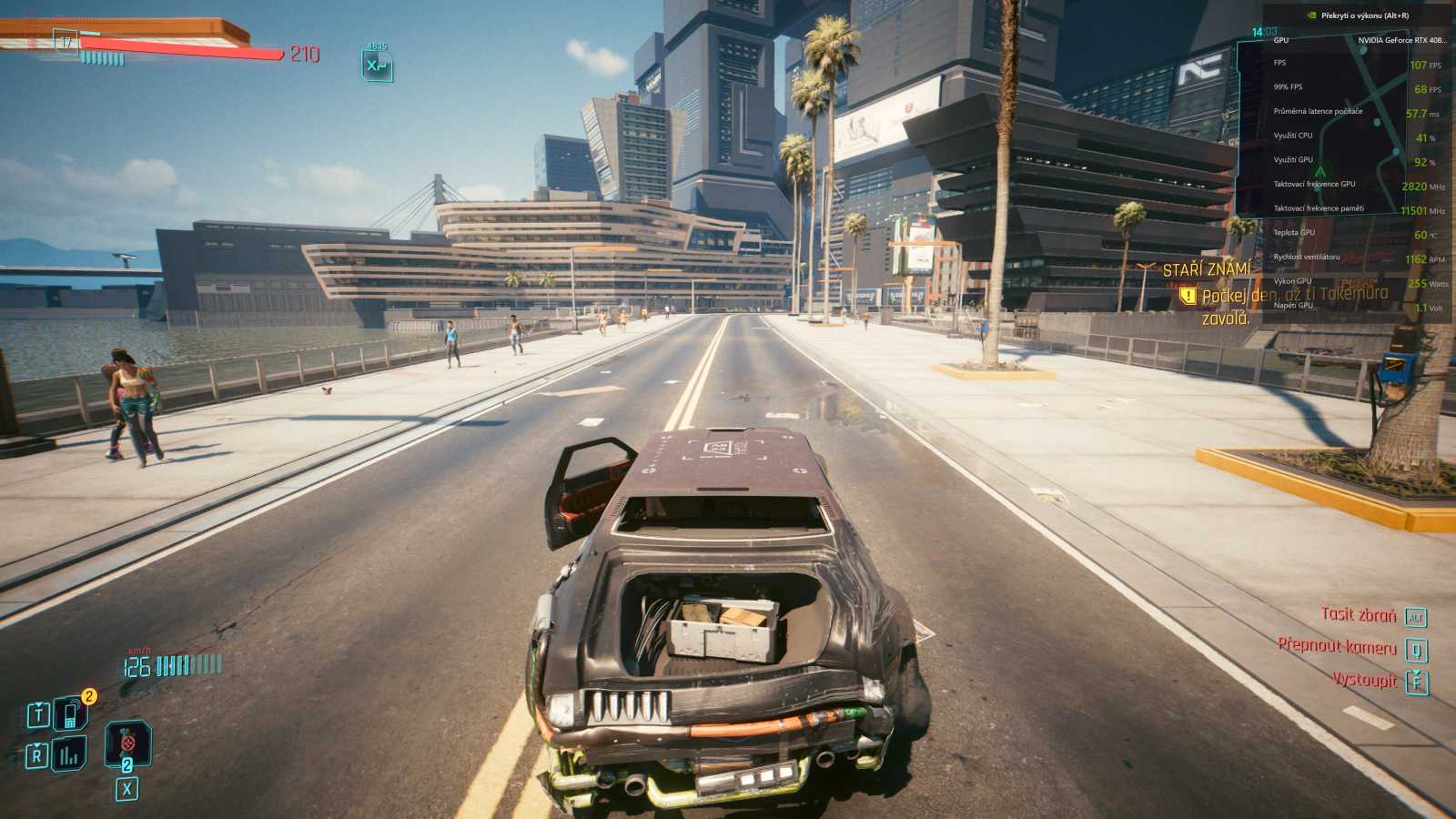Toggle the R keybind for the radio
Image resolution: width=1456 pixels, height=819 pixels.
point(37,753)
